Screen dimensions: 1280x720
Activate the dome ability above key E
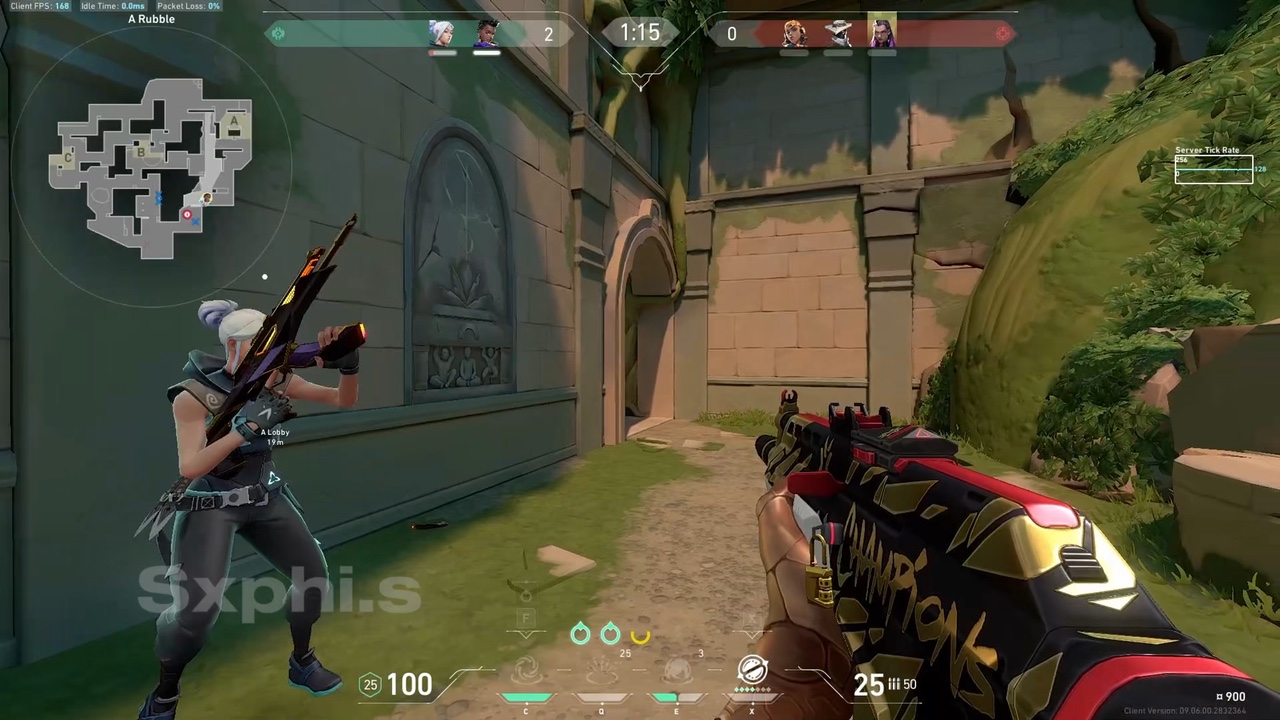pos(677,671)
